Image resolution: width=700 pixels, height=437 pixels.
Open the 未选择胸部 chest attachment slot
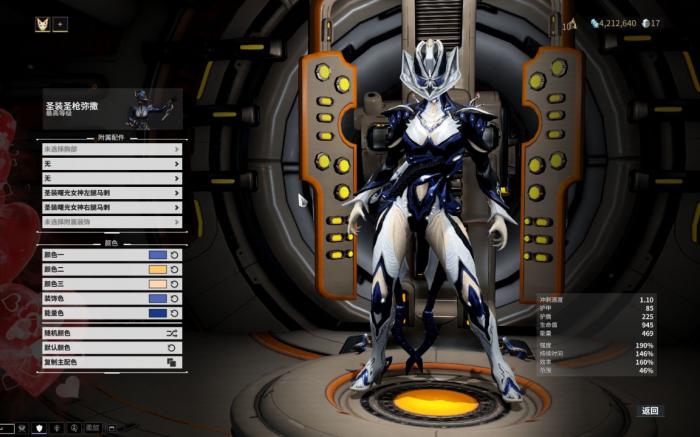pyautogui.click(x=112, y=149)
